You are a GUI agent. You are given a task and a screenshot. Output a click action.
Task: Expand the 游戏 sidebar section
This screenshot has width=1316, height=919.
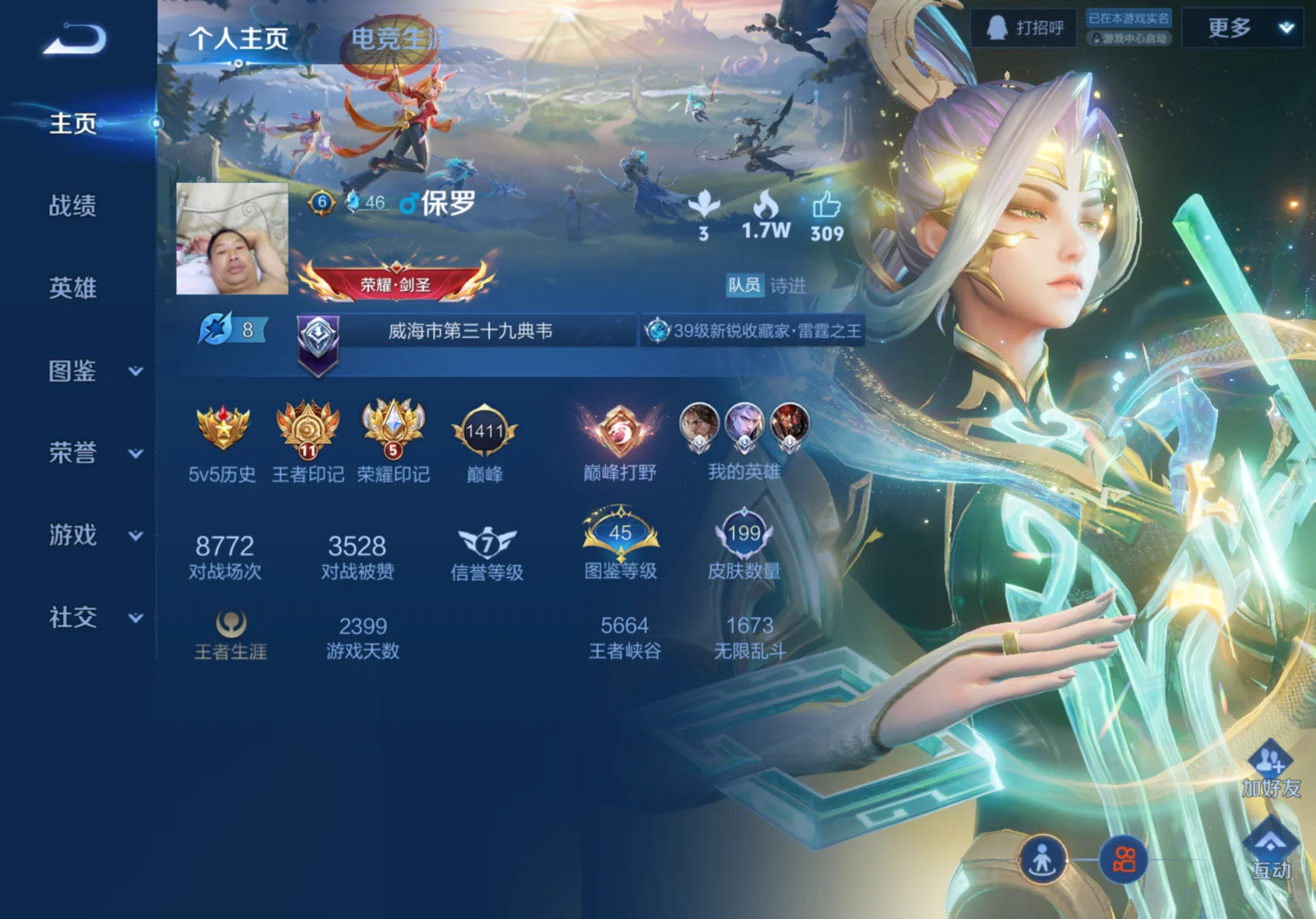pyautogui.click(x=134, y=536)
